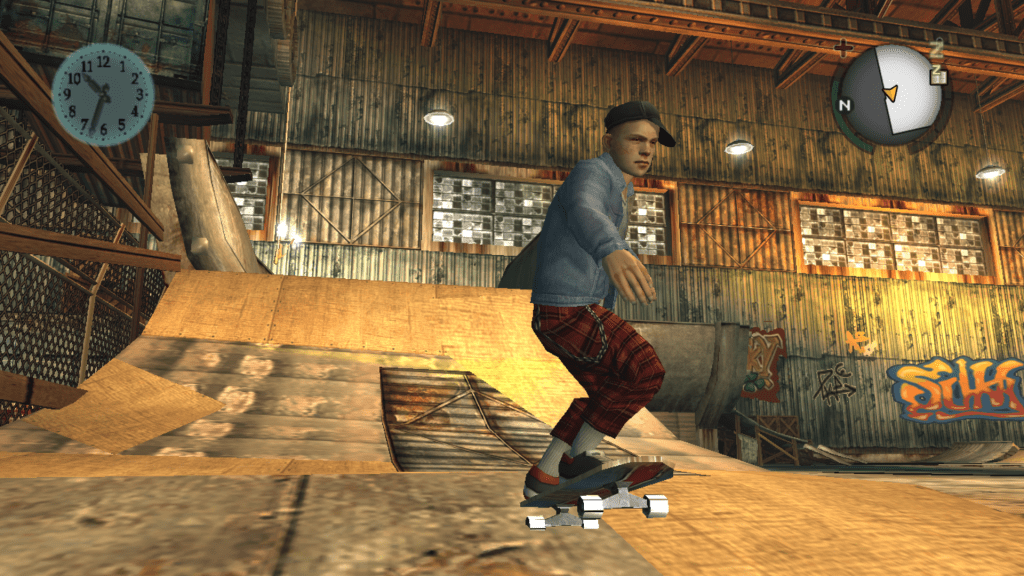Click the analog clock in the HUD
The height and width of the screenshot is (576, 1024).
(102, 94)
